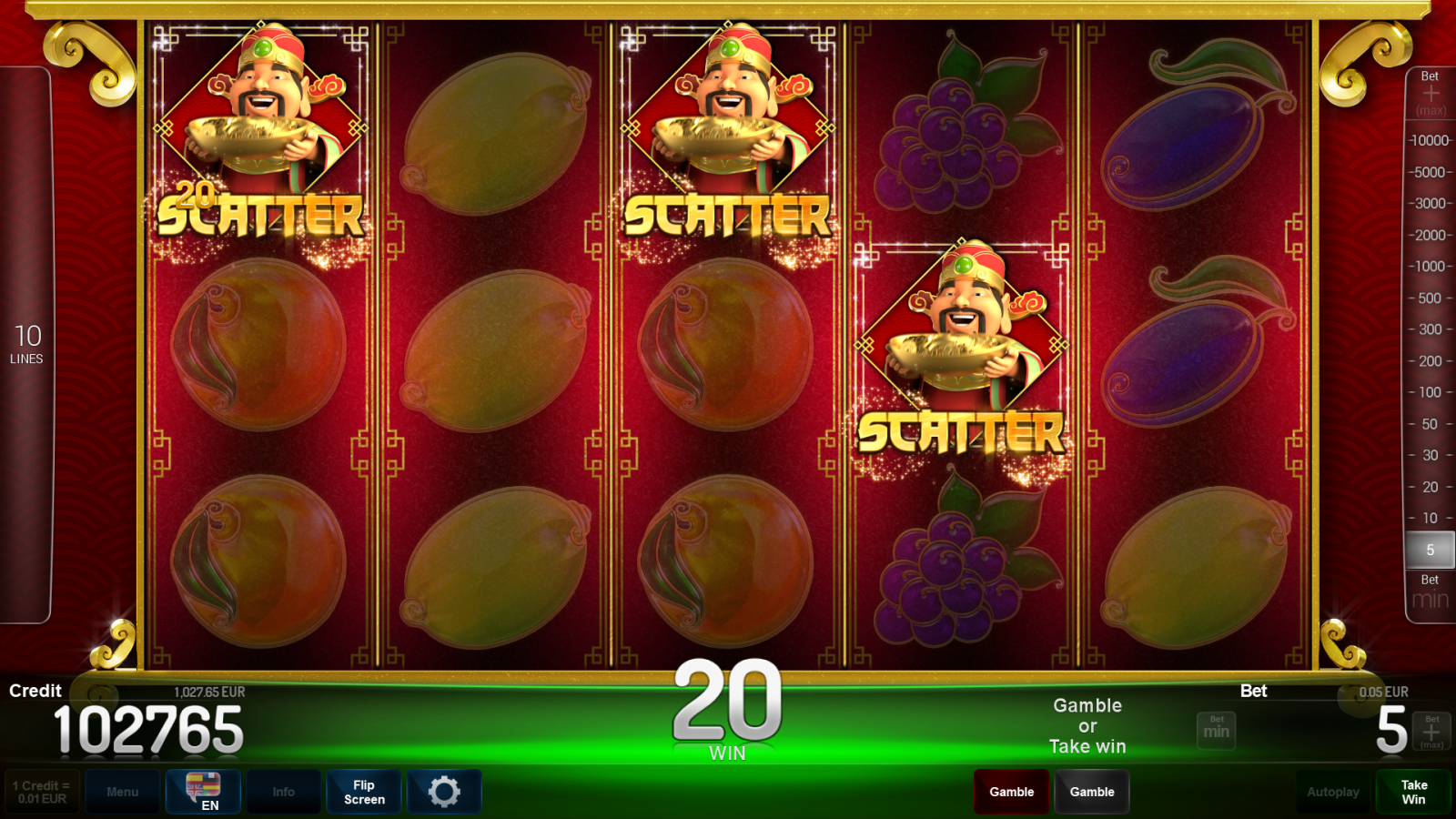
Task: Select the 50 bet level
Action: tap(1430, 424)
